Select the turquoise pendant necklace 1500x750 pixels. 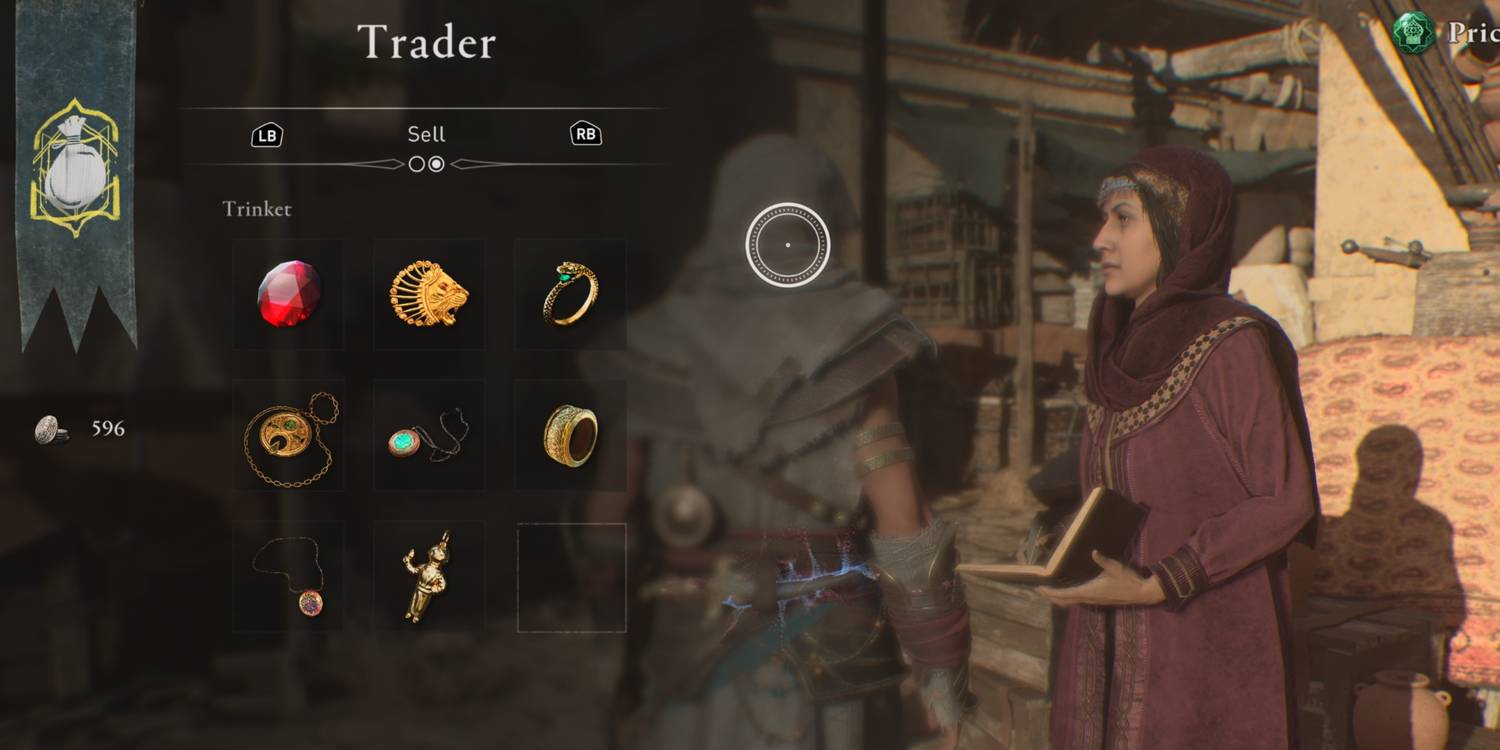(429, 435)
